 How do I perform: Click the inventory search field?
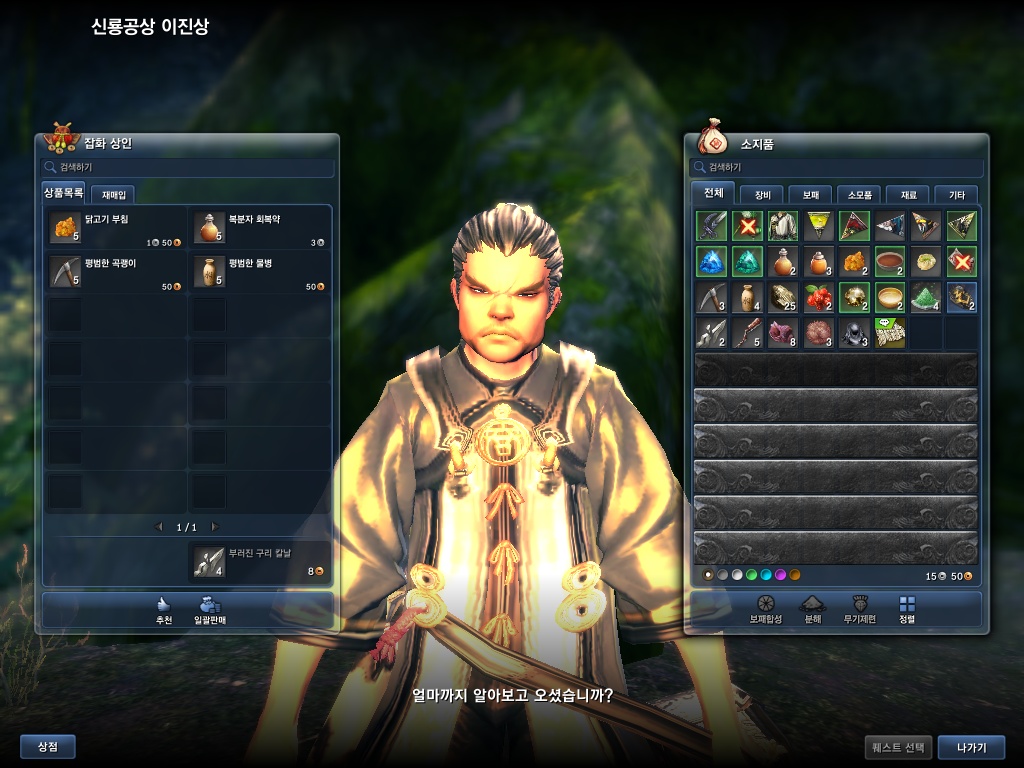pyautogui.click(x=836, y=167)
